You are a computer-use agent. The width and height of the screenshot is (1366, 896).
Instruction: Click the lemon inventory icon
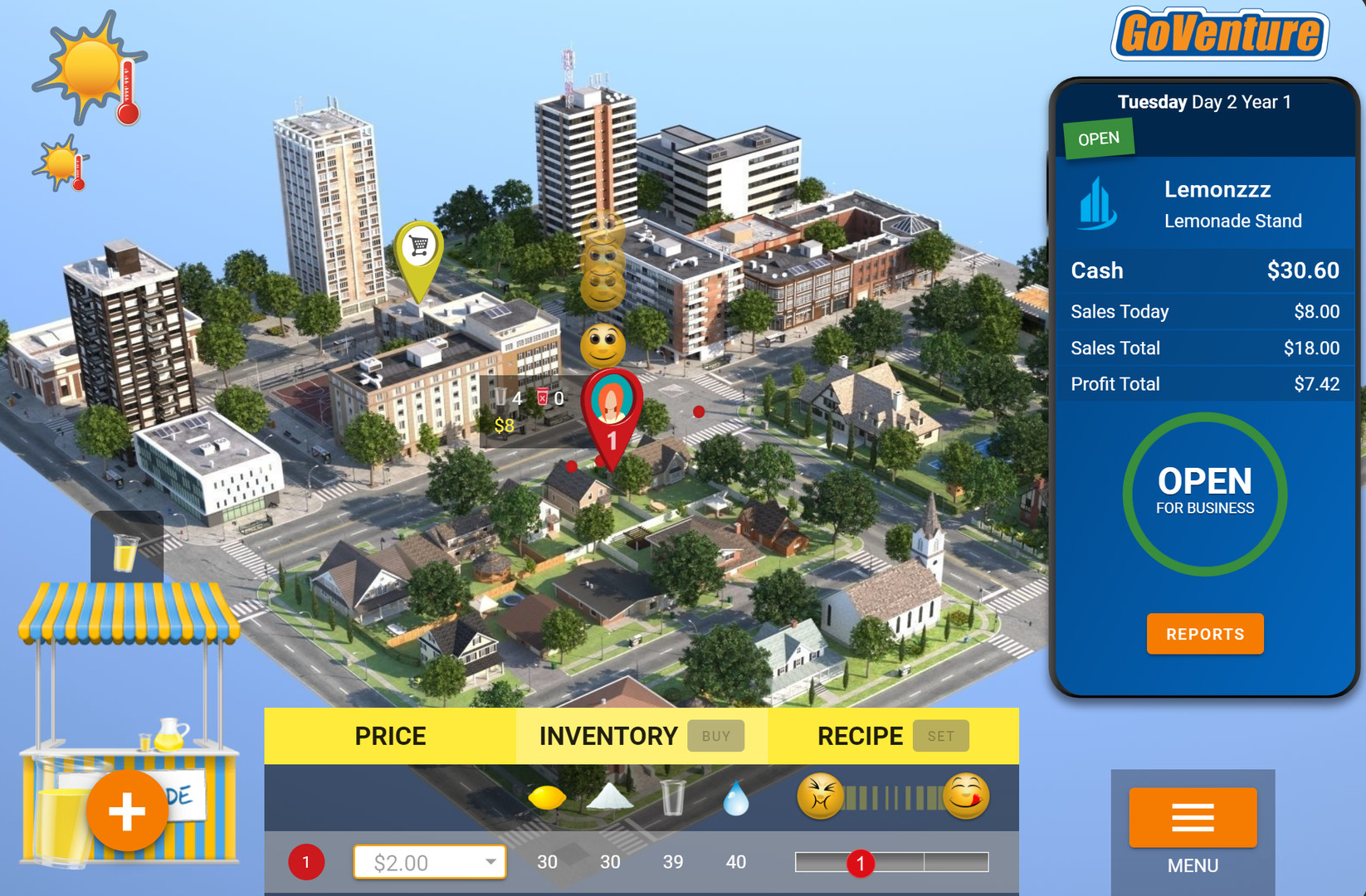click(x=548, y=796)
